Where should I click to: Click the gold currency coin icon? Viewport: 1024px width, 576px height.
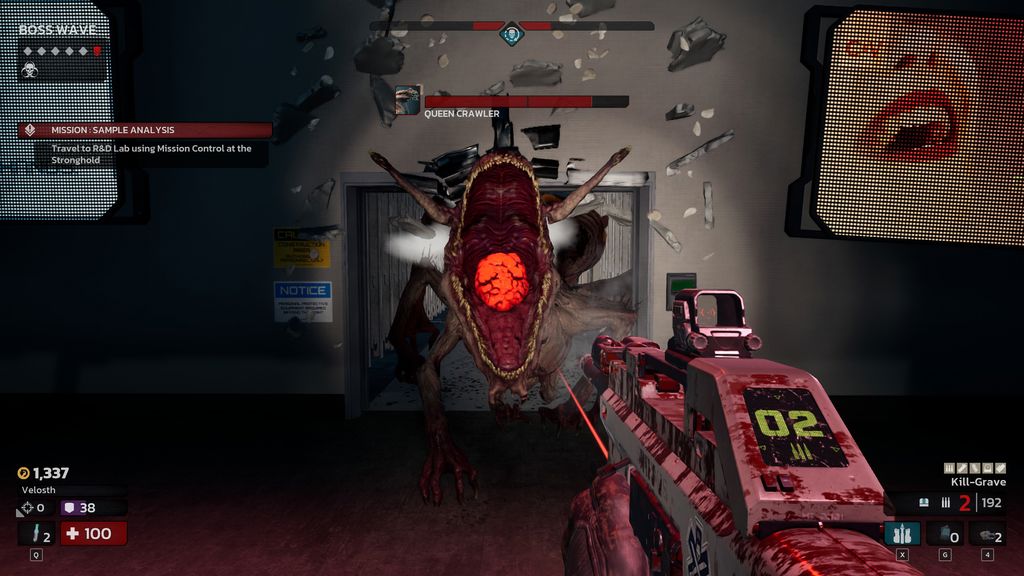24,473
